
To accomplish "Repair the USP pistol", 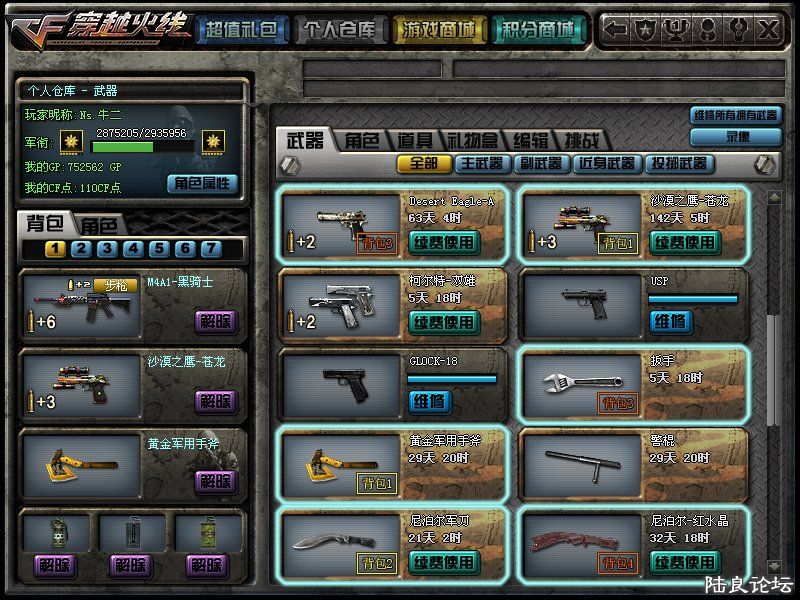I will (x=669, y=321).
